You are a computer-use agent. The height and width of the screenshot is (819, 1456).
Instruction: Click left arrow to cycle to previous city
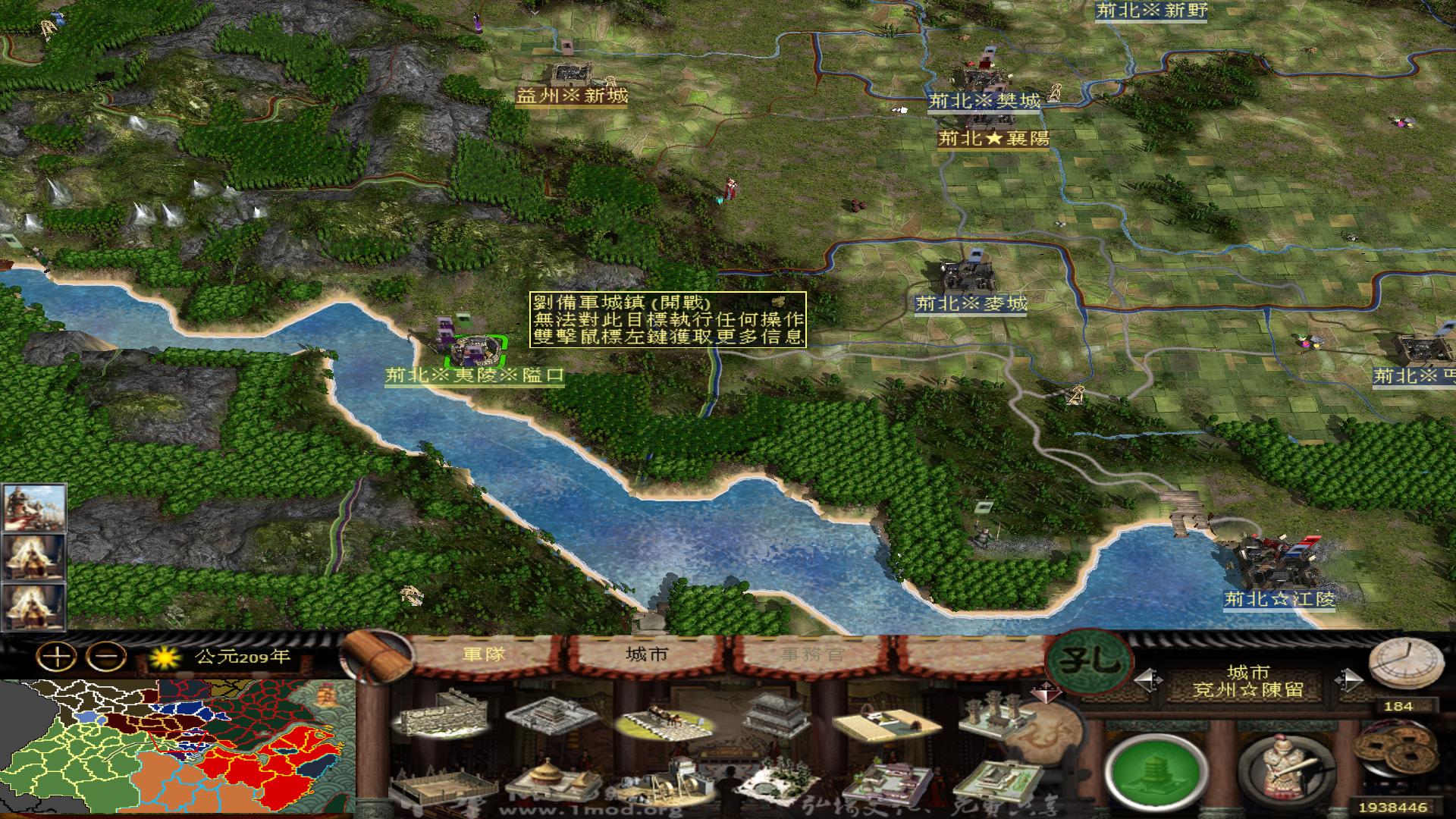tap(1150, 679)
